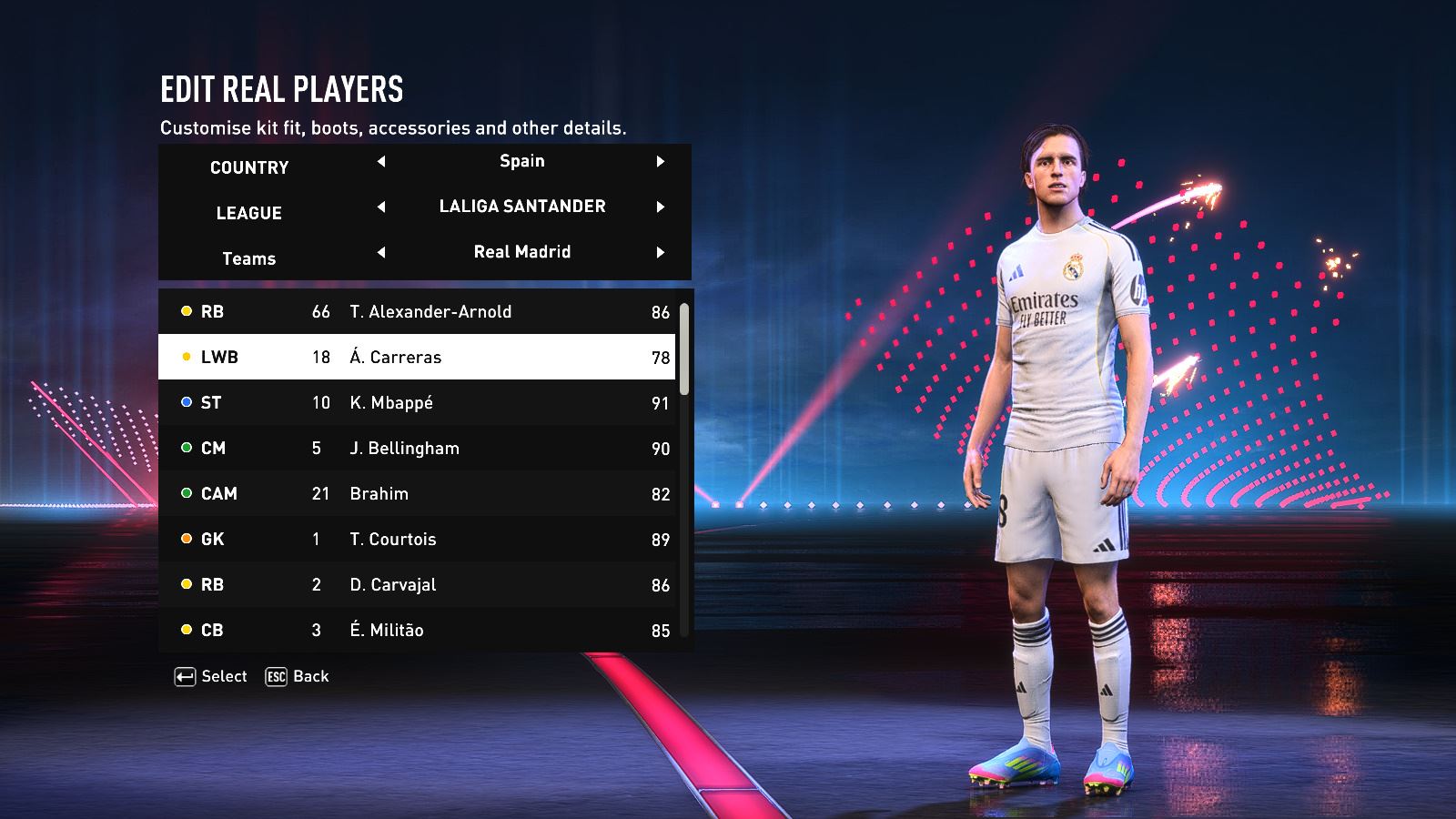Select Brahim player row

coord(419,494)
